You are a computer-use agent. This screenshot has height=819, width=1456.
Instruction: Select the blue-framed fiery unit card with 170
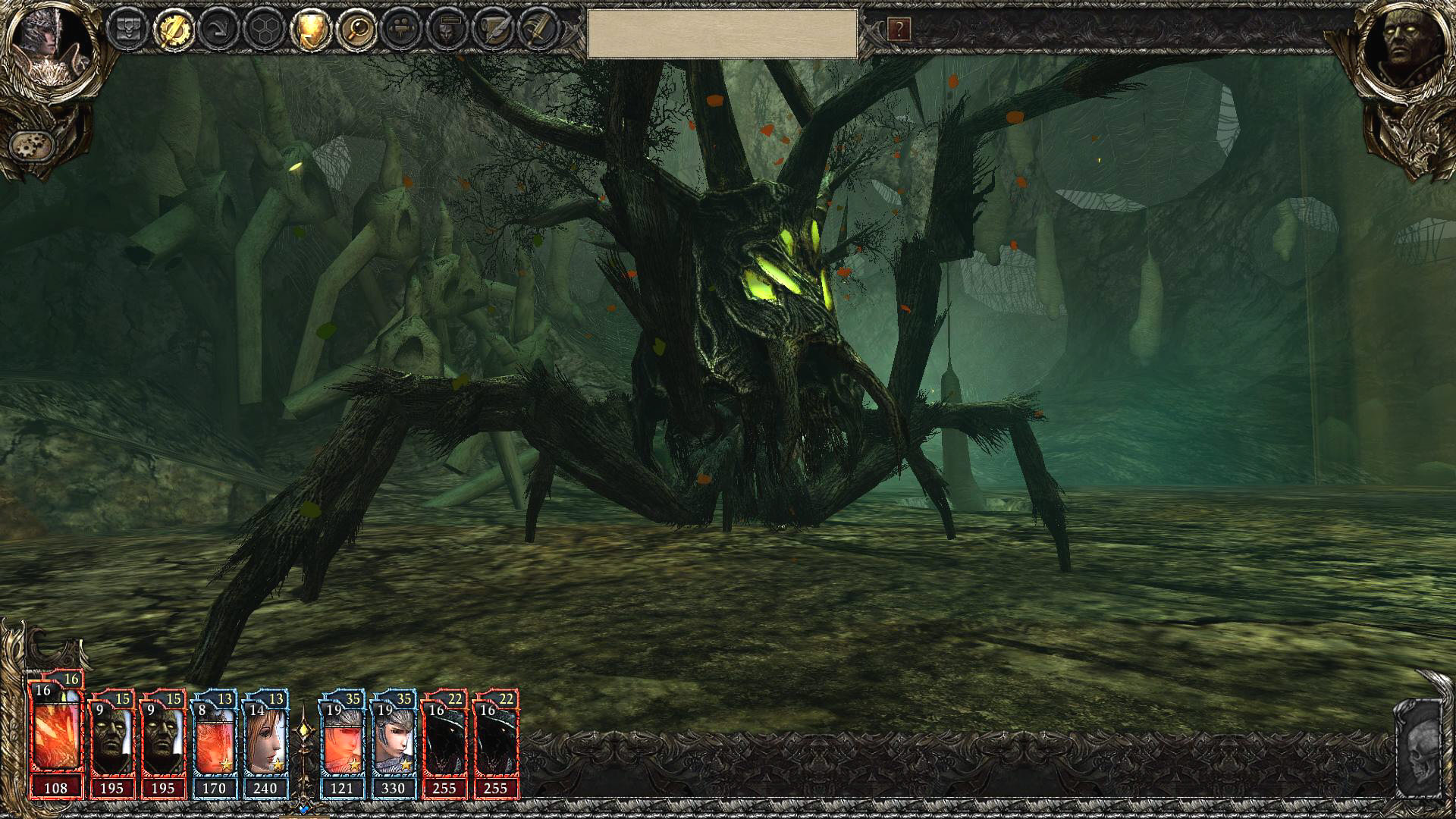tap(215, 743)
